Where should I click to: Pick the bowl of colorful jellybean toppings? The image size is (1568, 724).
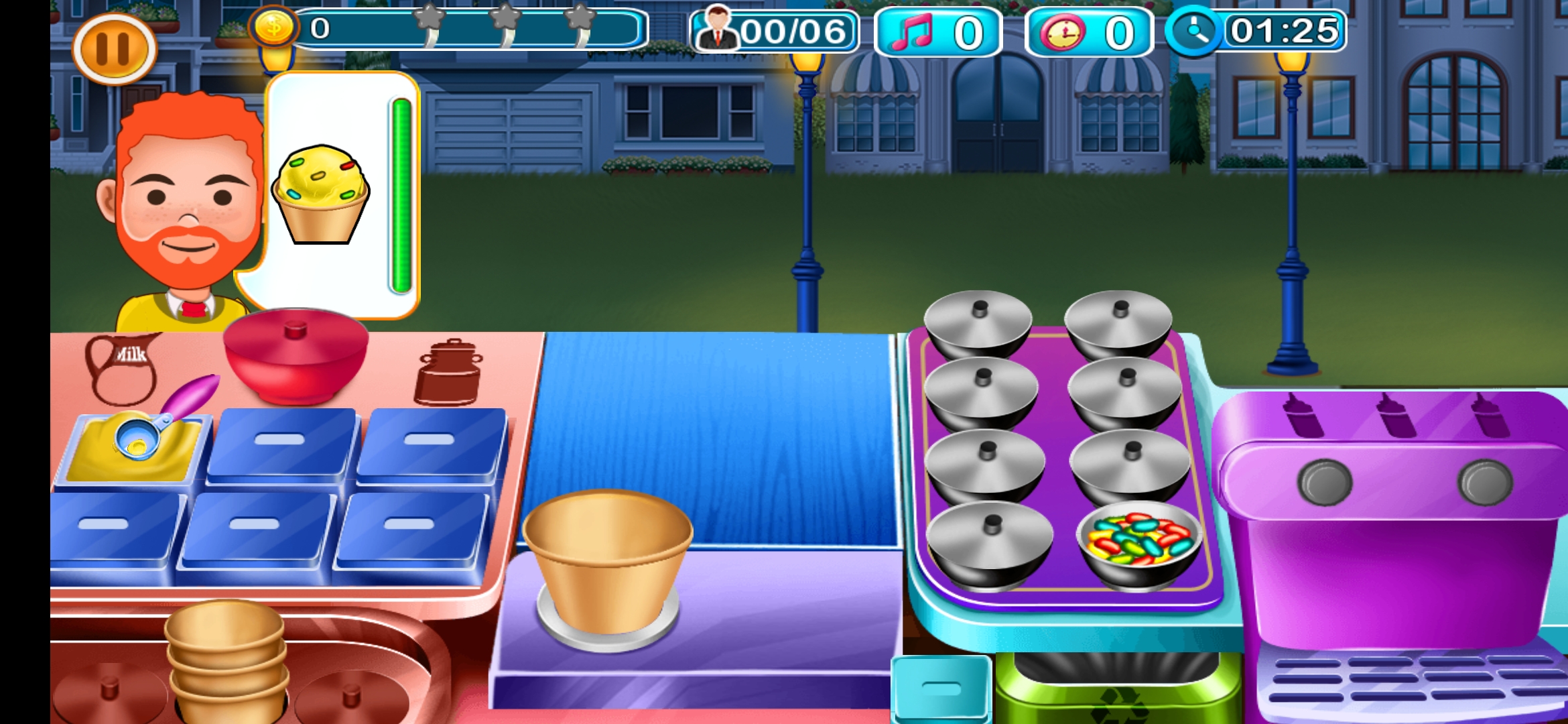point(1139,543)
